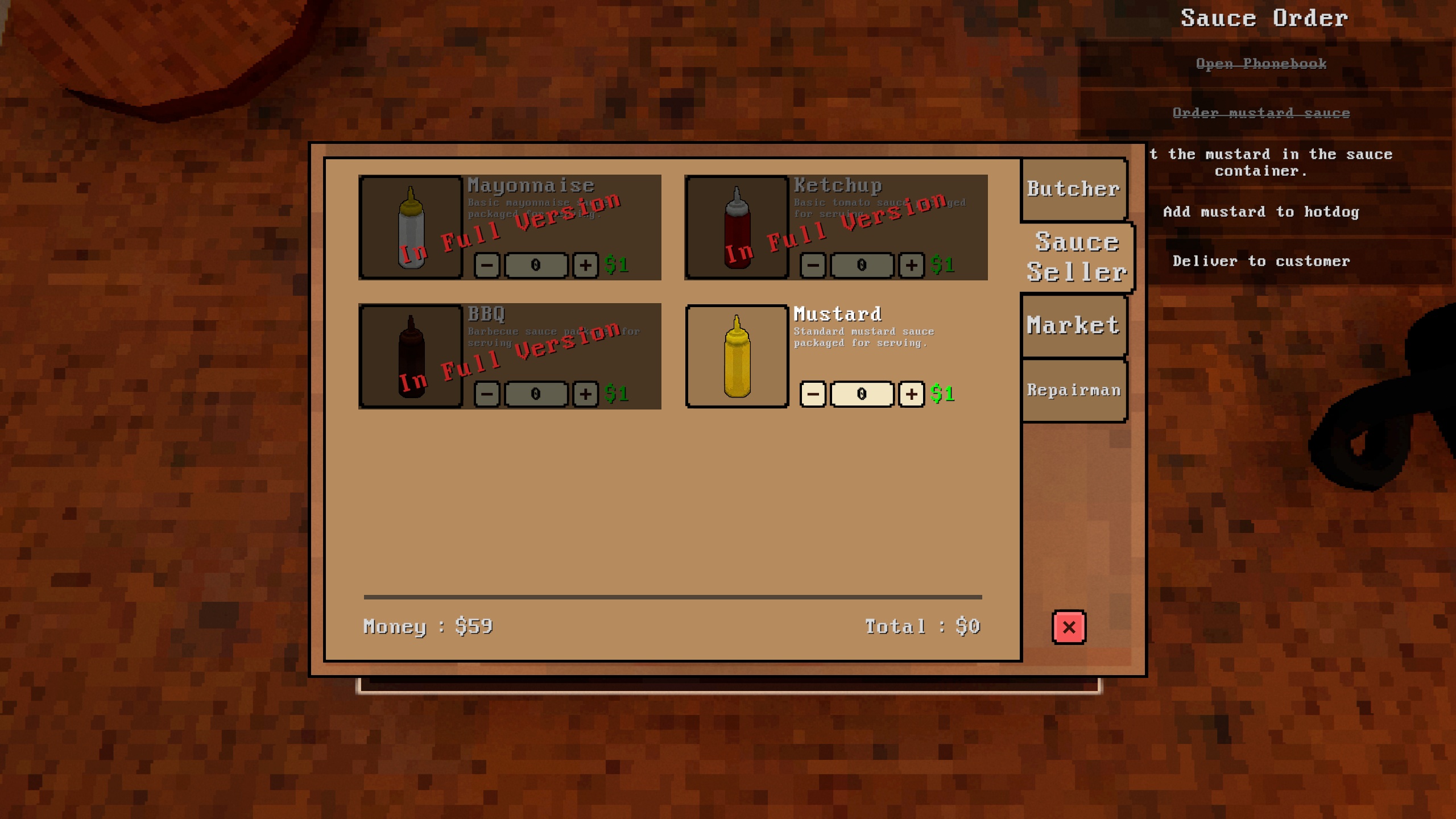Decrease Mustard quantity with minus button
The image size is (1456, 819).
coord(813,394)
